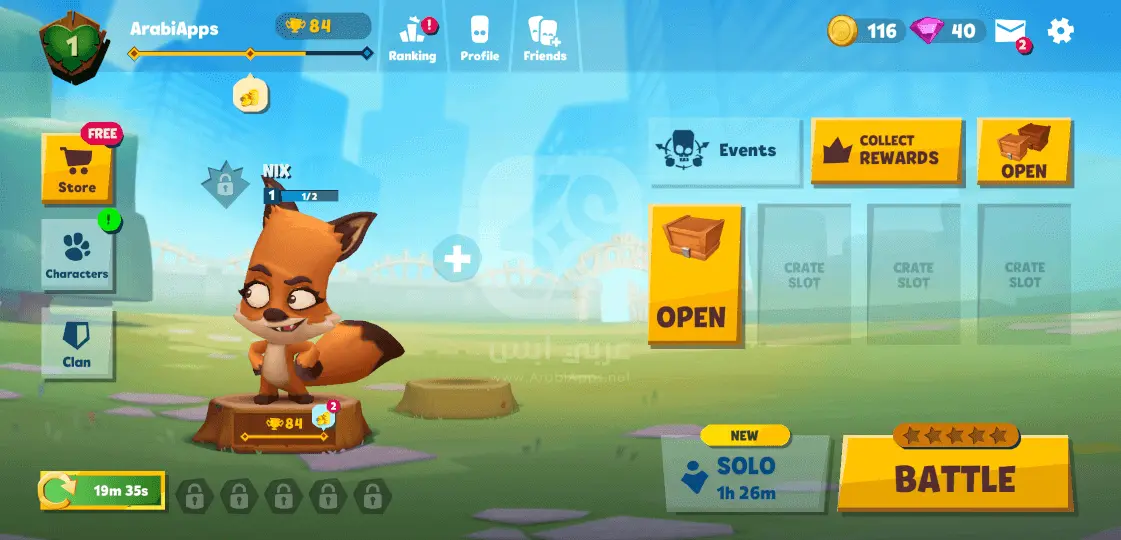Open the Clan menu

(77, 344)
